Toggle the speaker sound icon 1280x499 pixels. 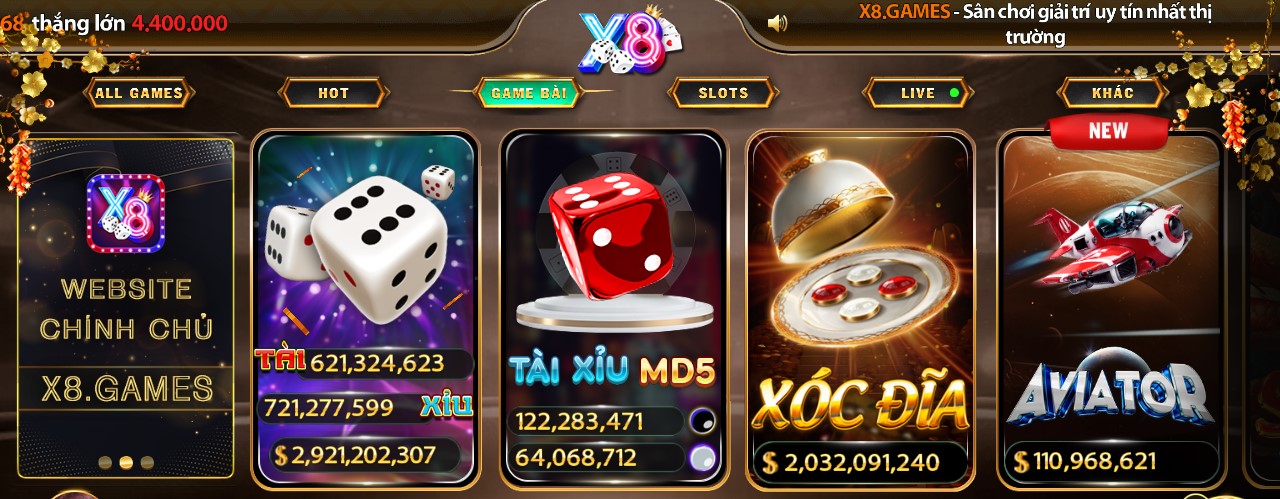[777, 23]
